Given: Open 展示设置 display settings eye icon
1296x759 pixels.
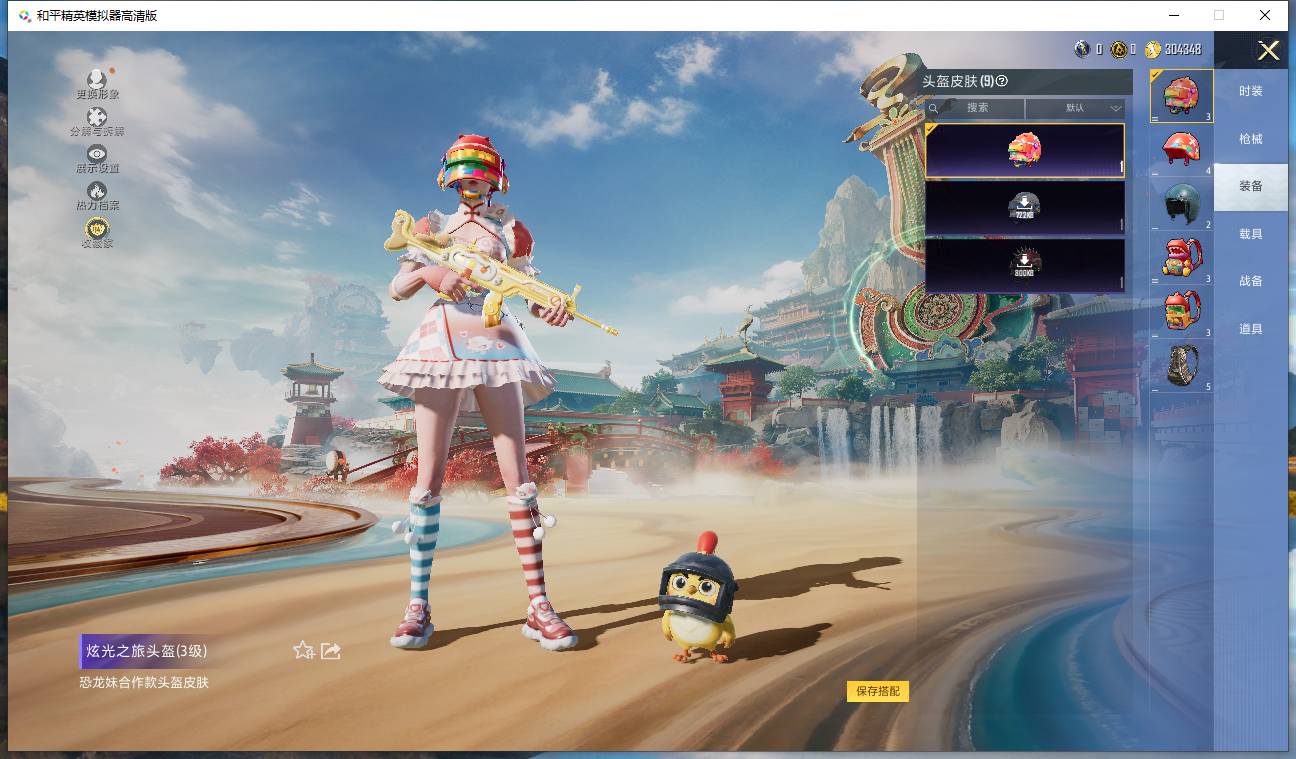Looking at the screenshot, I should (x=97, y=157).
